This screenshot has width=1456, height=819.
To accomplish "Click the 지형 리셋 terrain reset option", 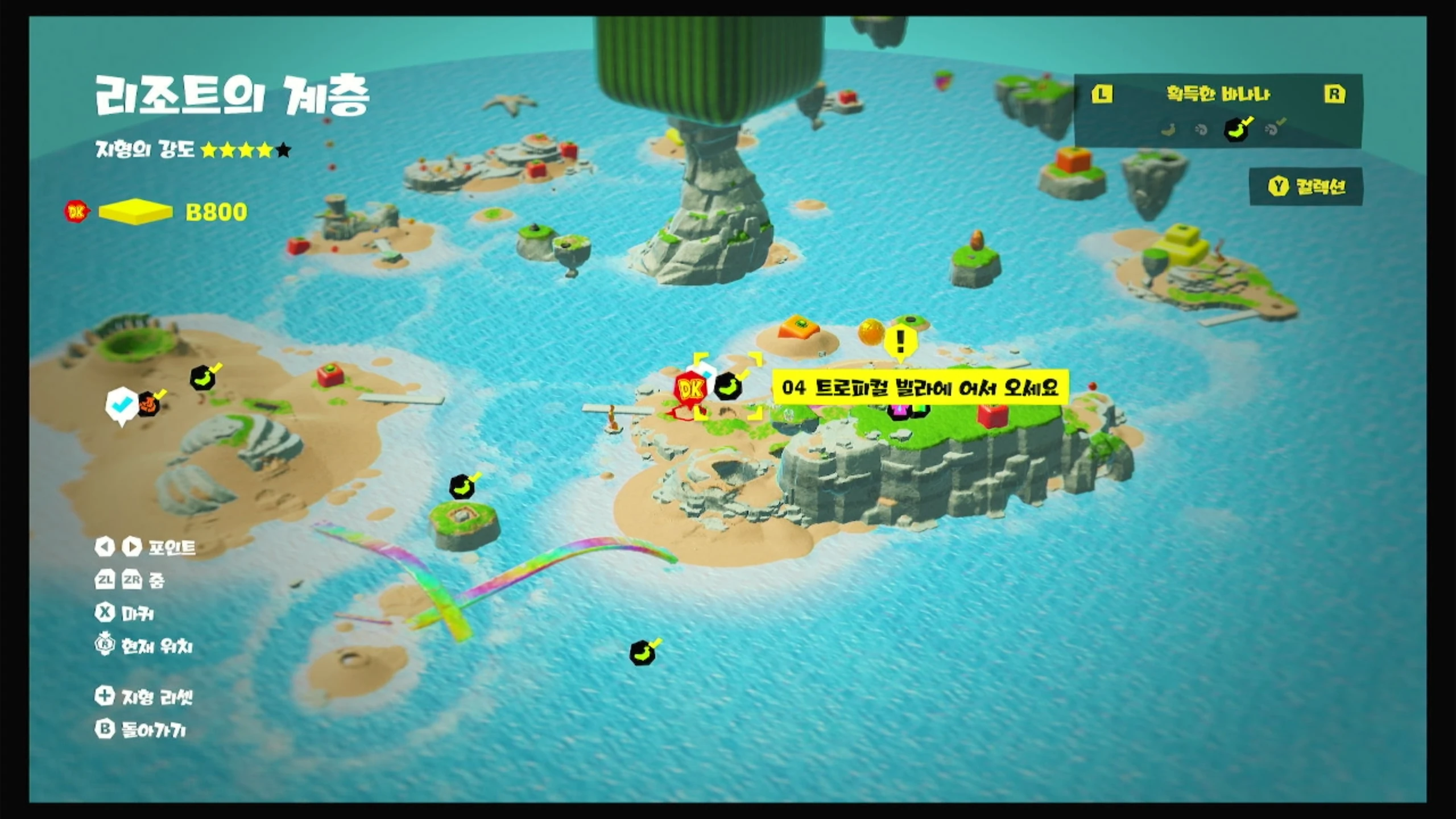I will tap(144, 697).
